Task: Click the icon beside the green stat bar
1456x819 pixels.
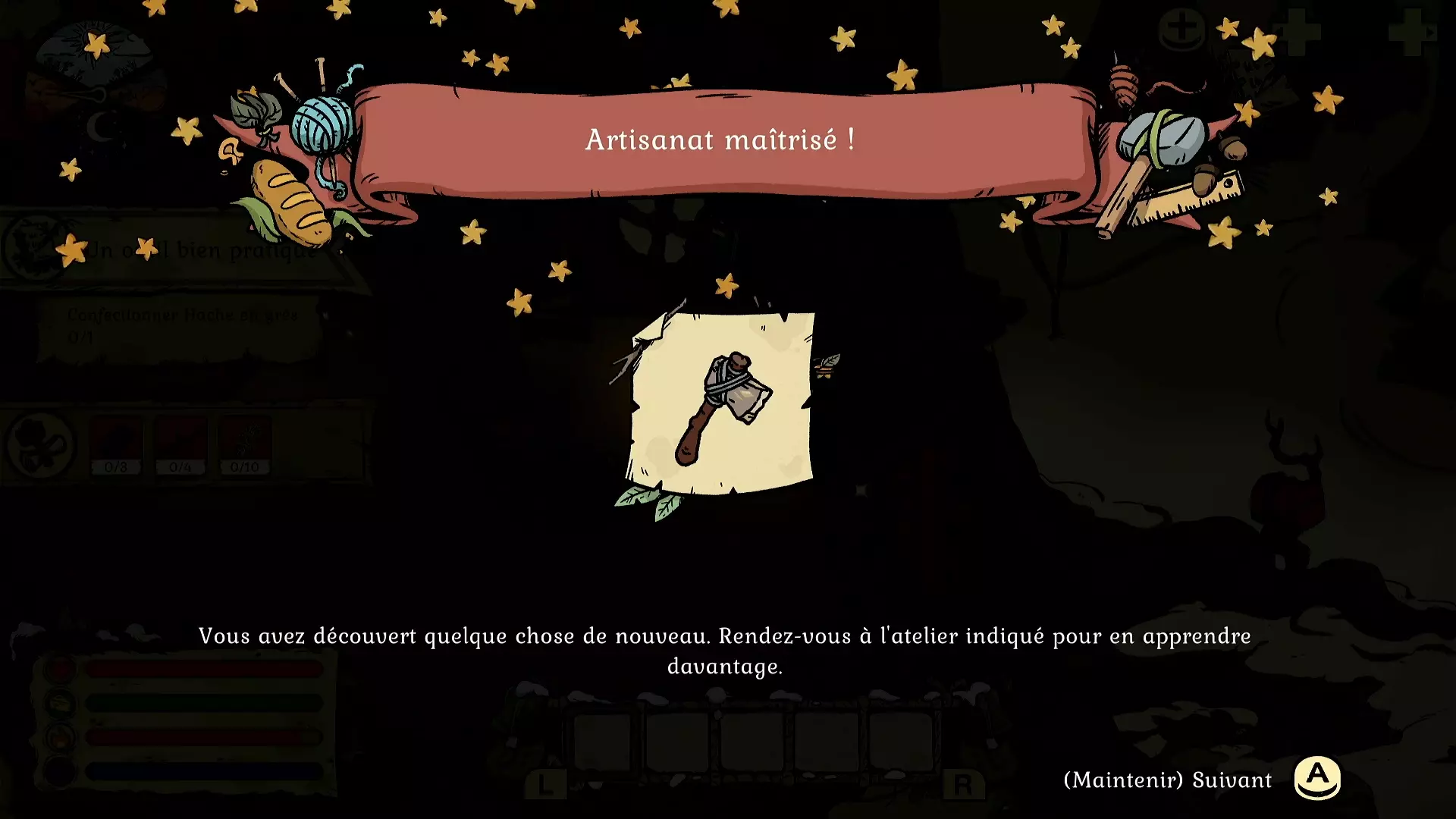Action: click(x=59, y=702)
